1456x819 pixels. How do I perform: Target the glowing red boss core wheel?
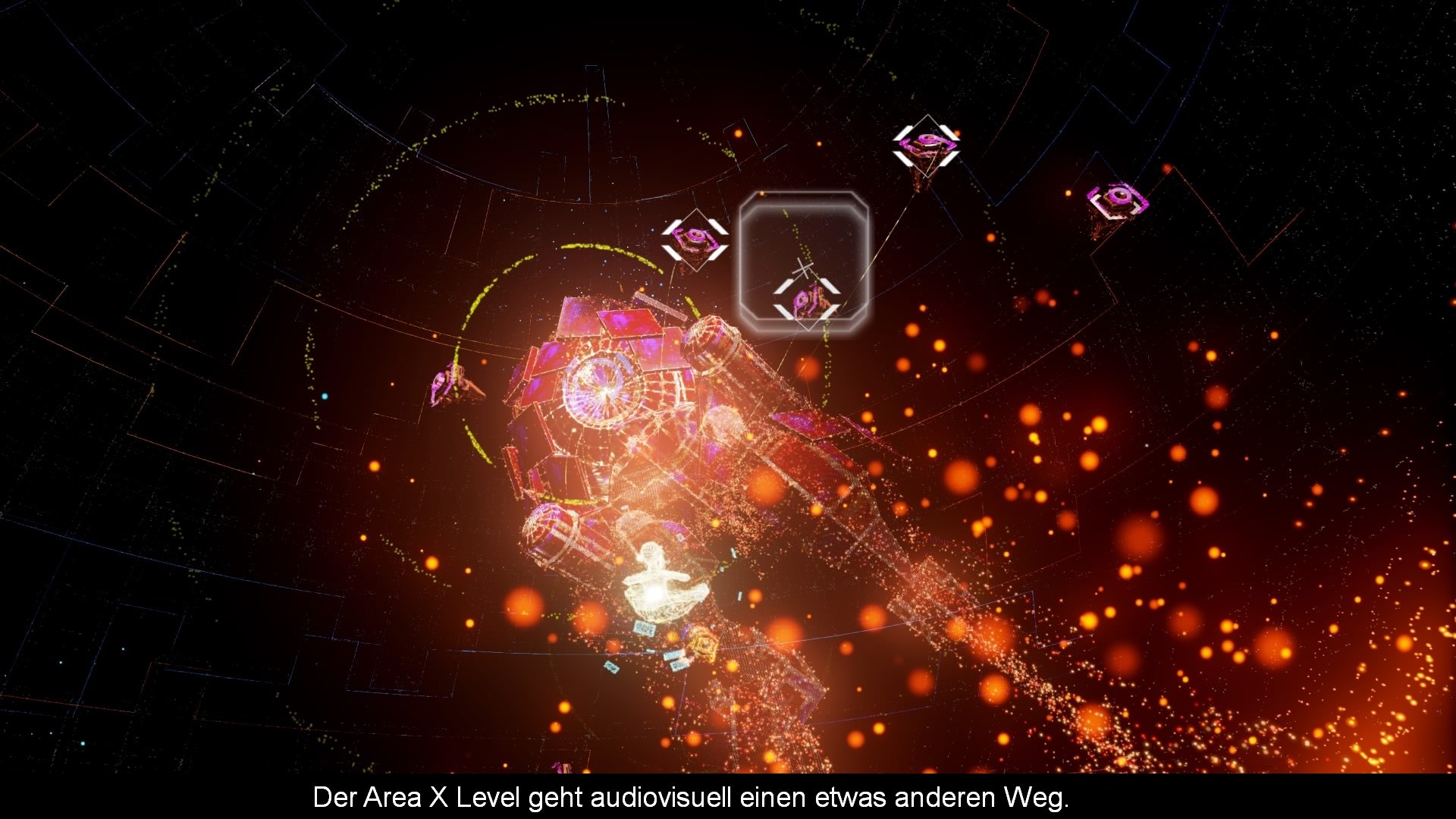click(603, 391)
